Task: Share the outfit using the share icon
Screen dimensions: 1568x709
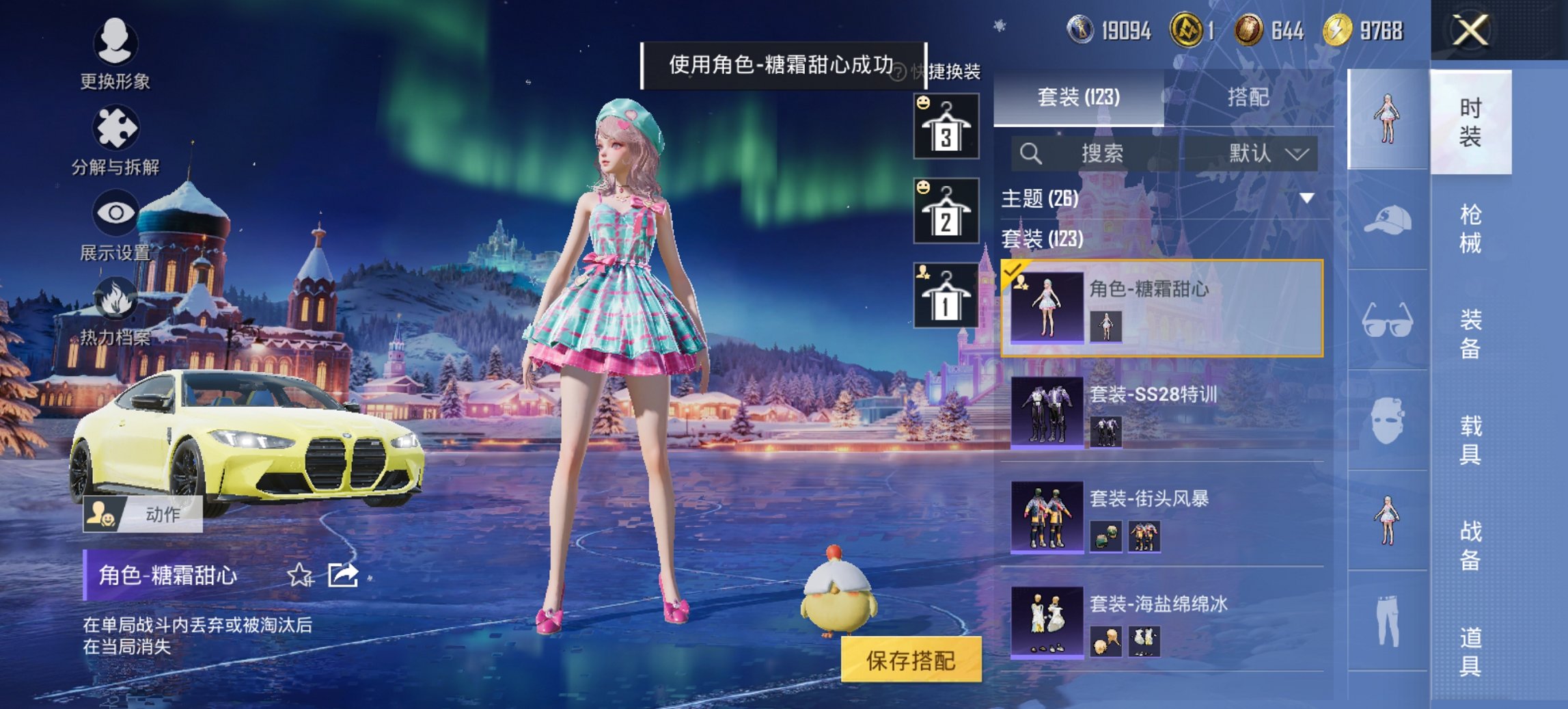Action: [343, 576]
